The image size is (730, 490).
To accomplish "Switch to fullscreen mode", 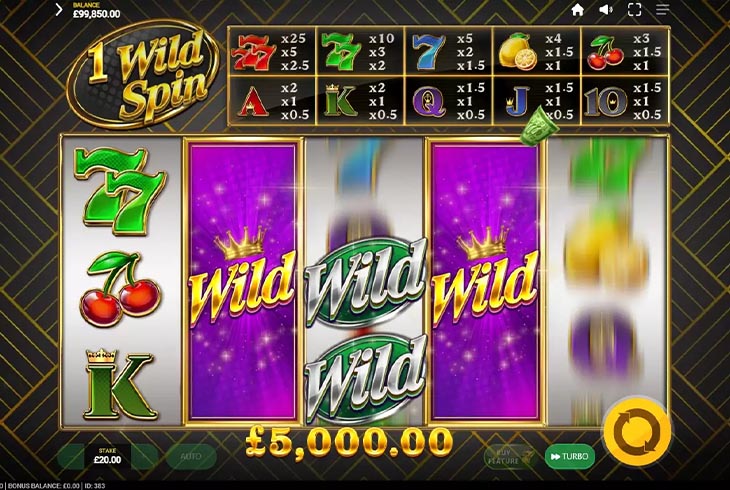I will (634, 10).
